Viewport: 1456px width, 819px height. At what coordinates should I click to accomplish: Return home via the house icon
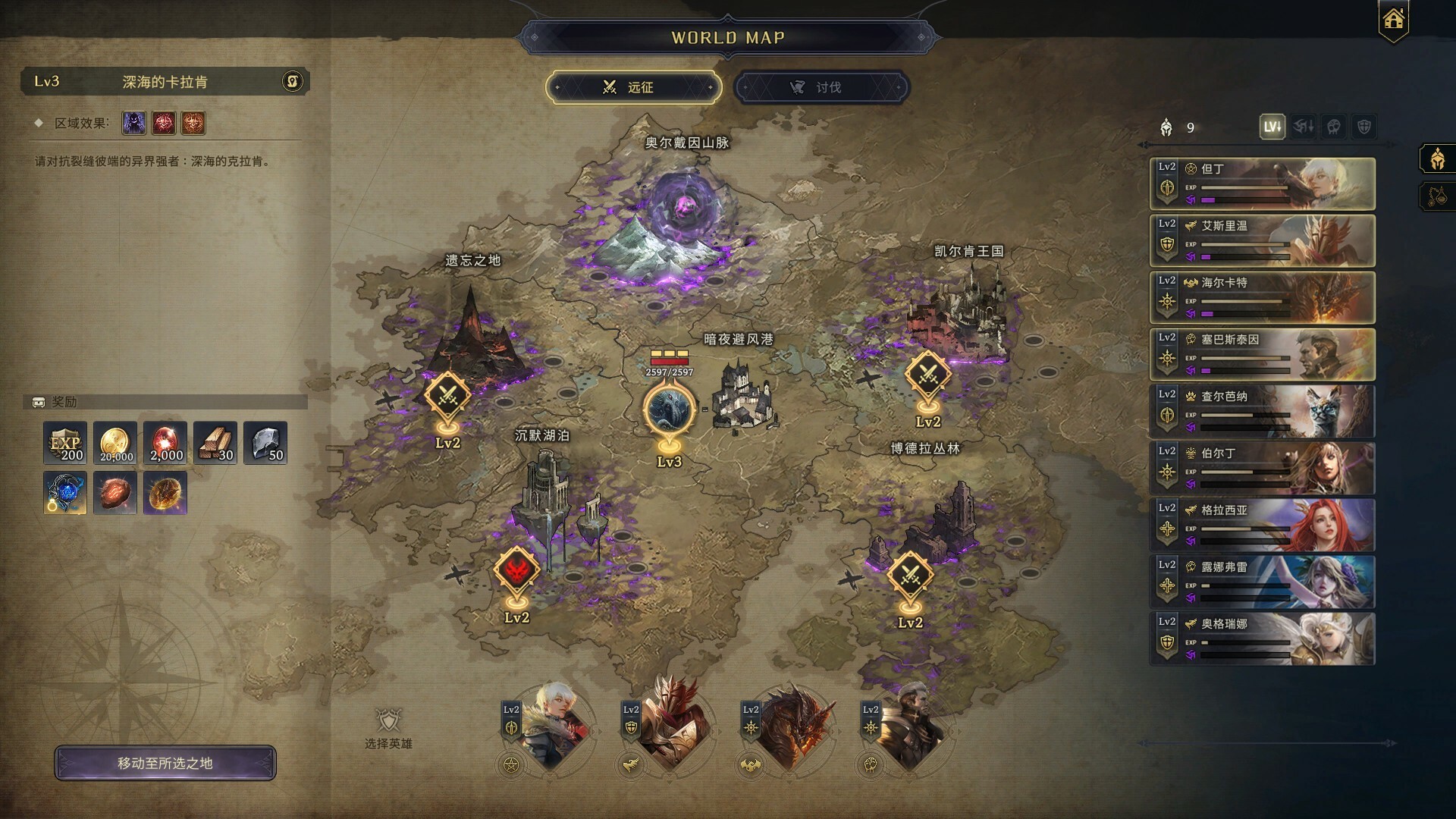pyautogui.click(x=1393, y=20)
